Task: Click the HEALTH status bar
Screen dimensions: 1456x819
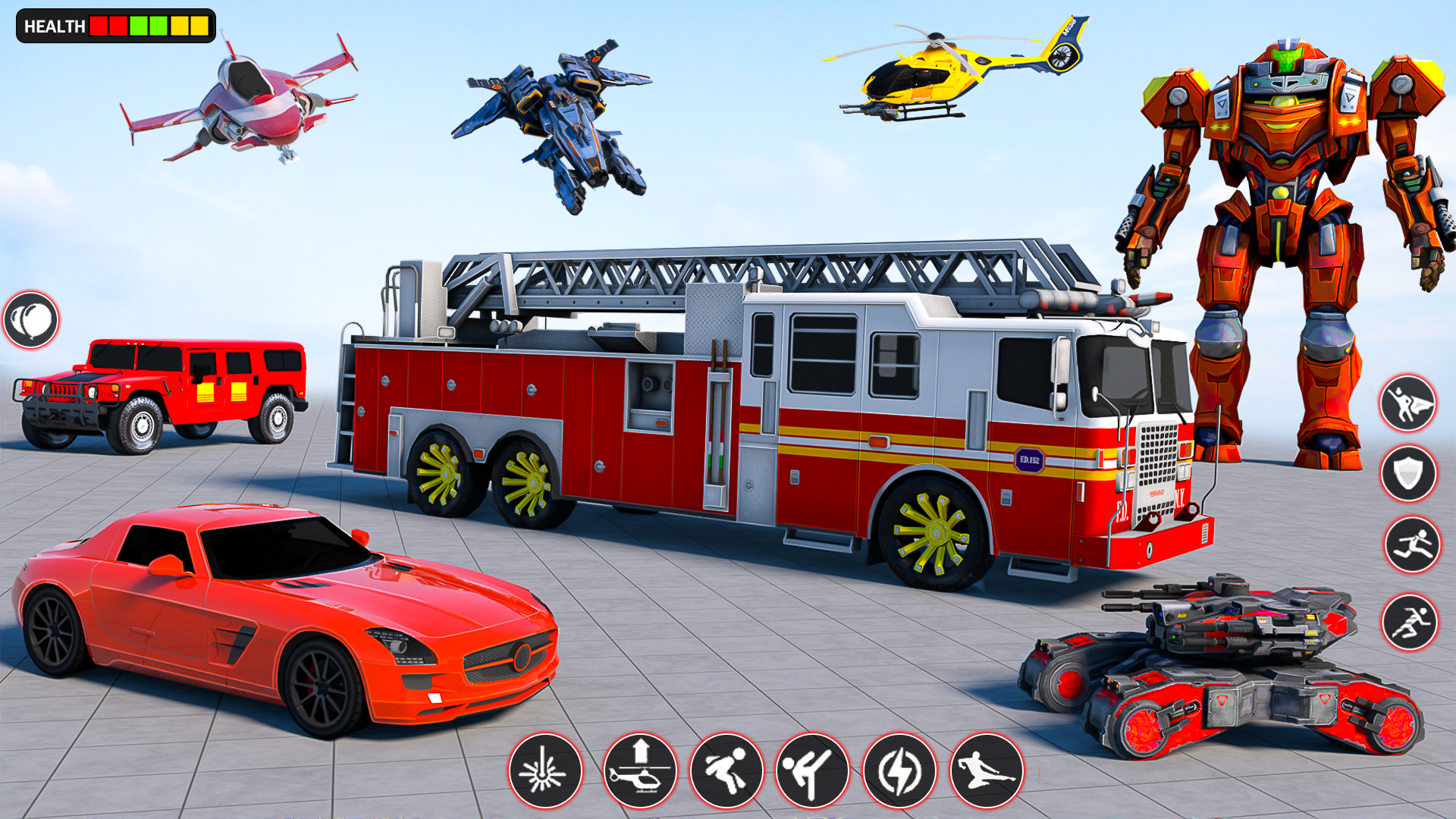Action: [112, 27]
